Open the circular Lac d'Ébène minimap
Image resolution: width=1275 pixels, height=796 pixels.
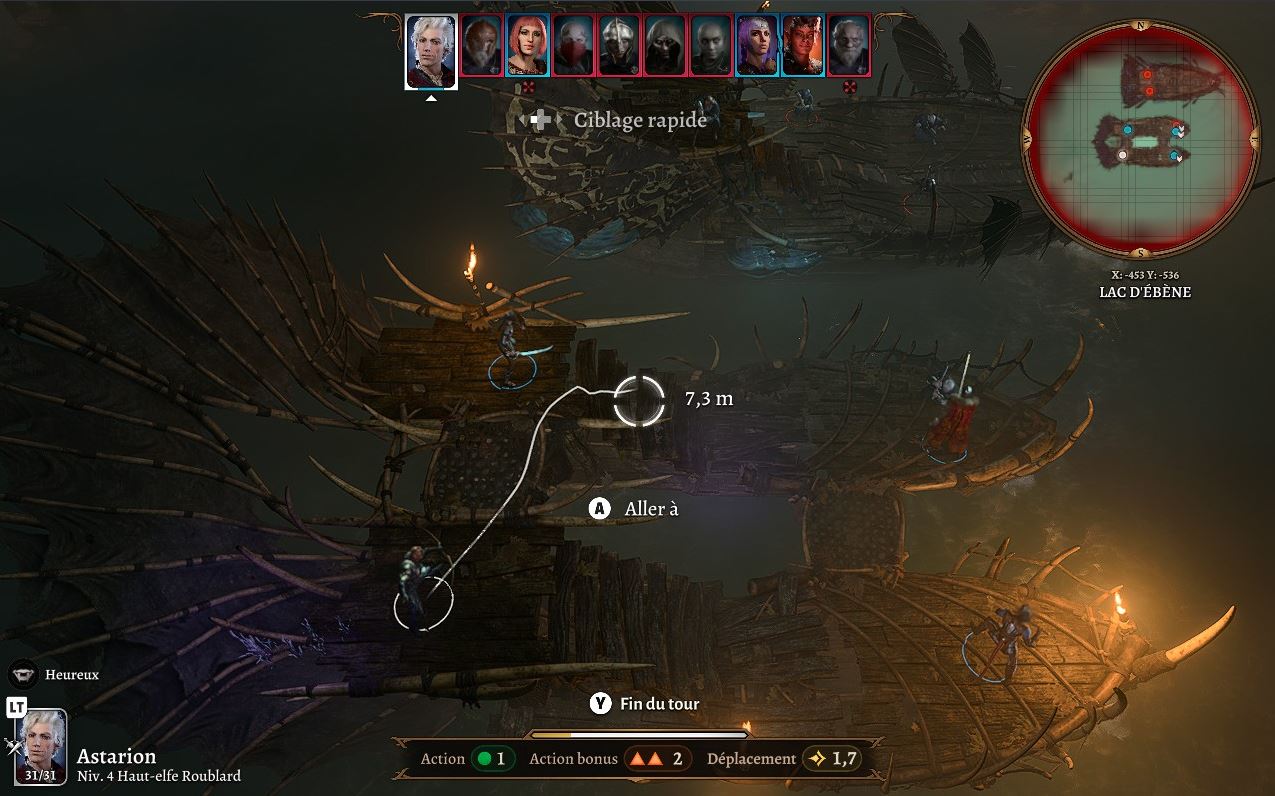pos(1141,139)
